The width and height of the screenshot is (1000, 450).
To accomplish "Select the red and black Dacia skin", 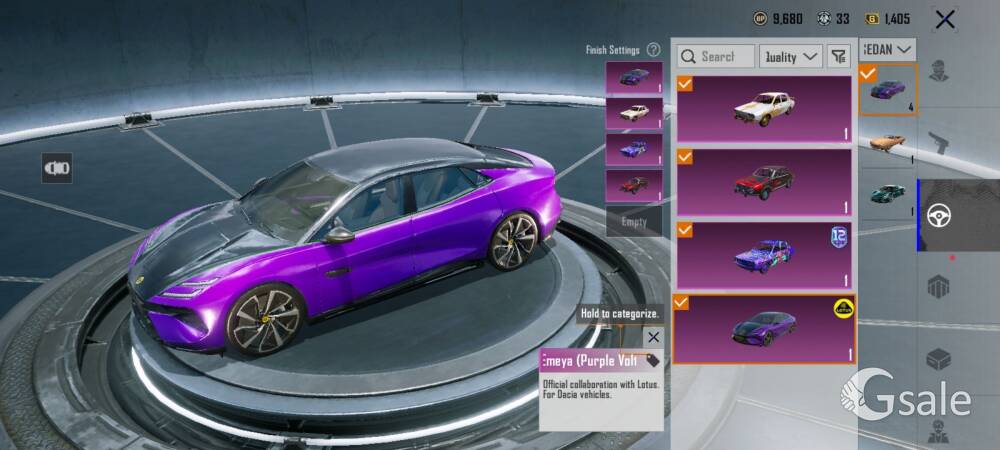I will (764, 182).
